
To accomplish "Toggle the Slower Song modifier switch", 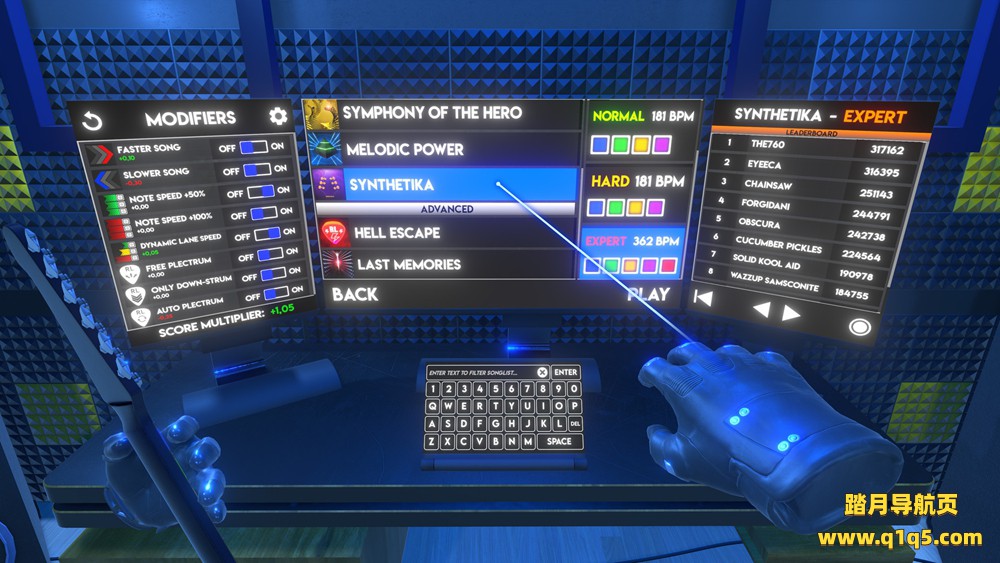I will click(x=256, y=170).
